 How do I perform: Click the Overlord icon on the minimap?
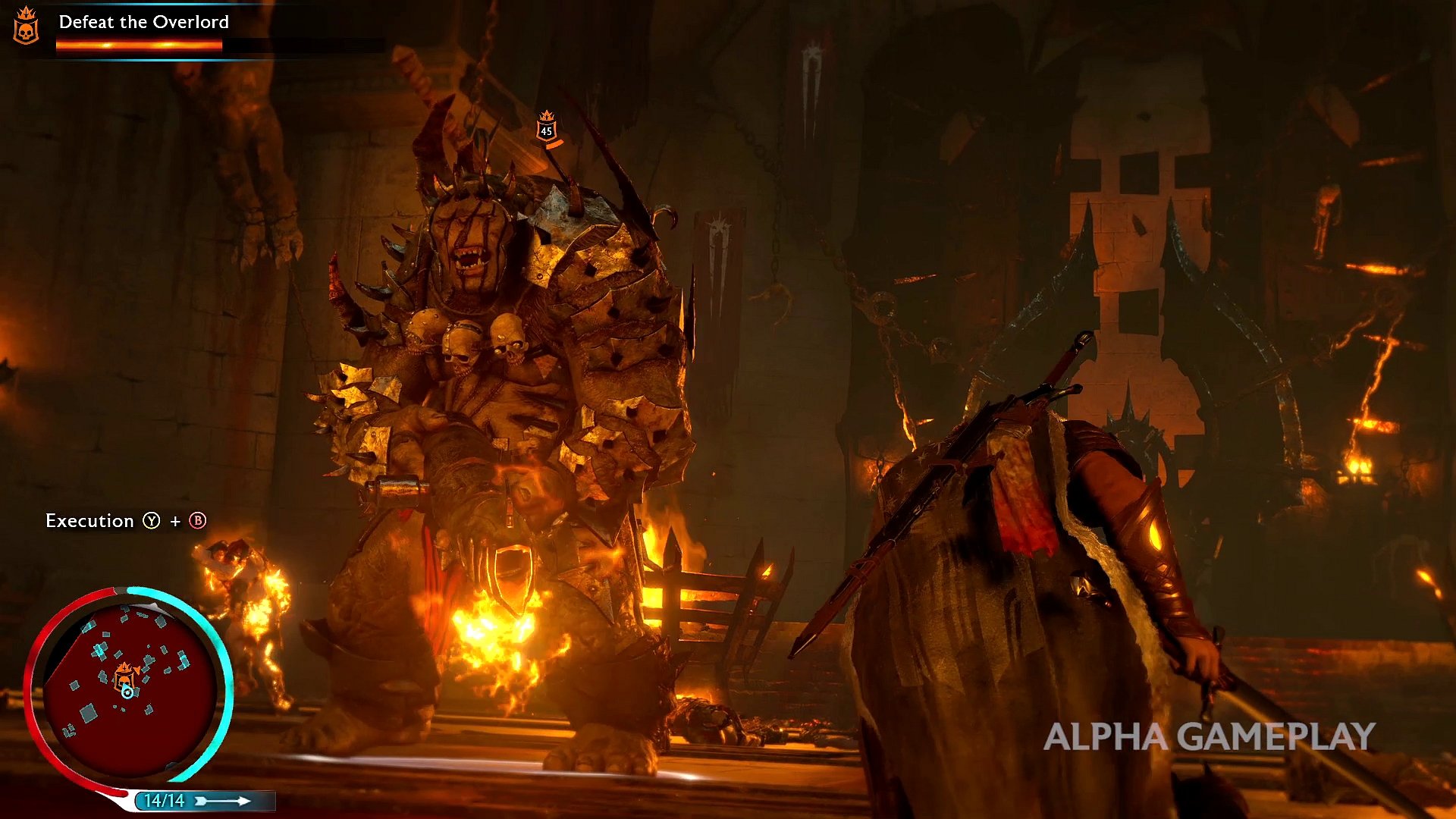point(124,674)
